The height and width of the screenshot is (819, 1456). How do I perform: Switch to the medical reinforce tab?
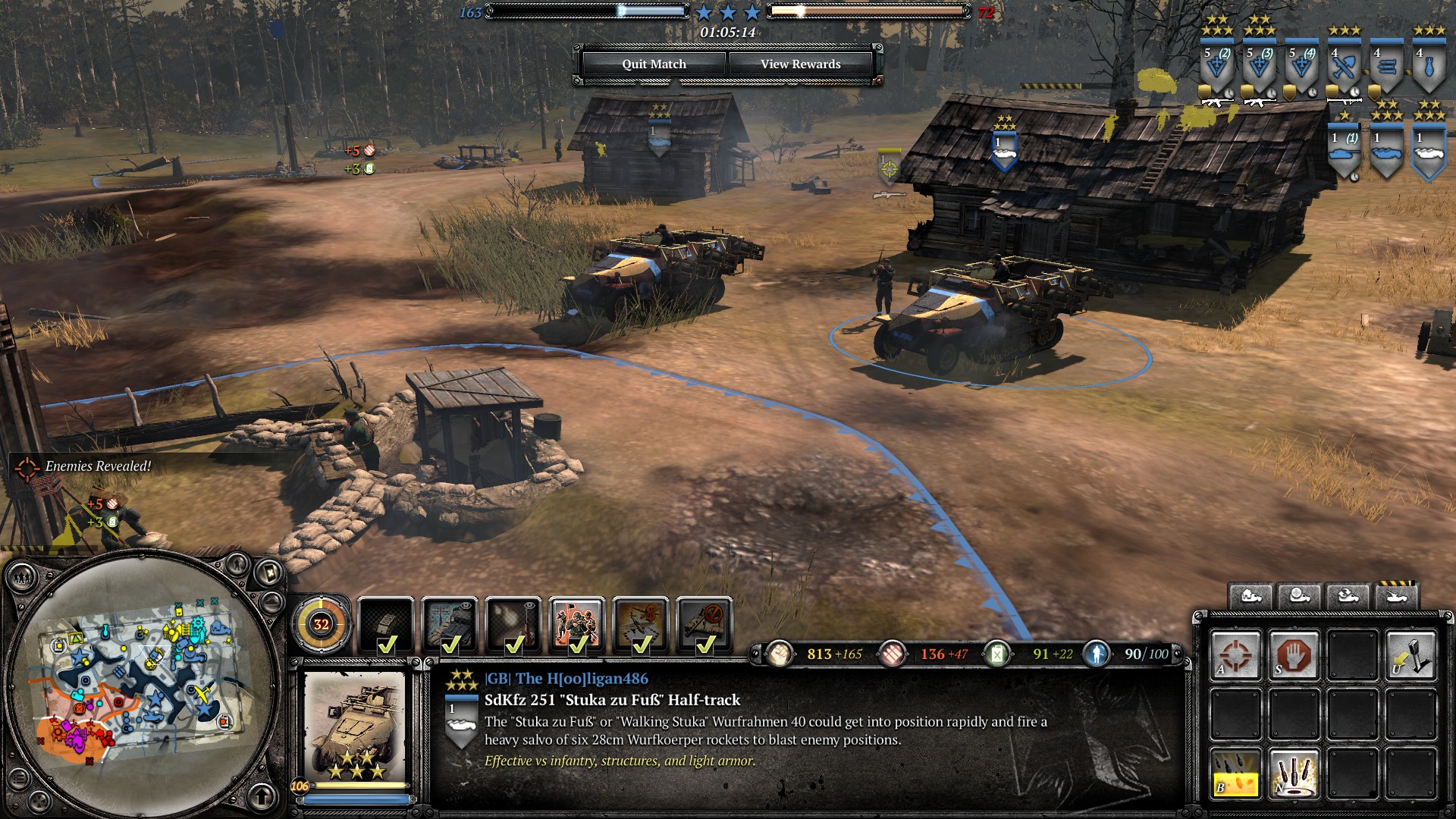pyautogui.click(x=1299, y=596)
